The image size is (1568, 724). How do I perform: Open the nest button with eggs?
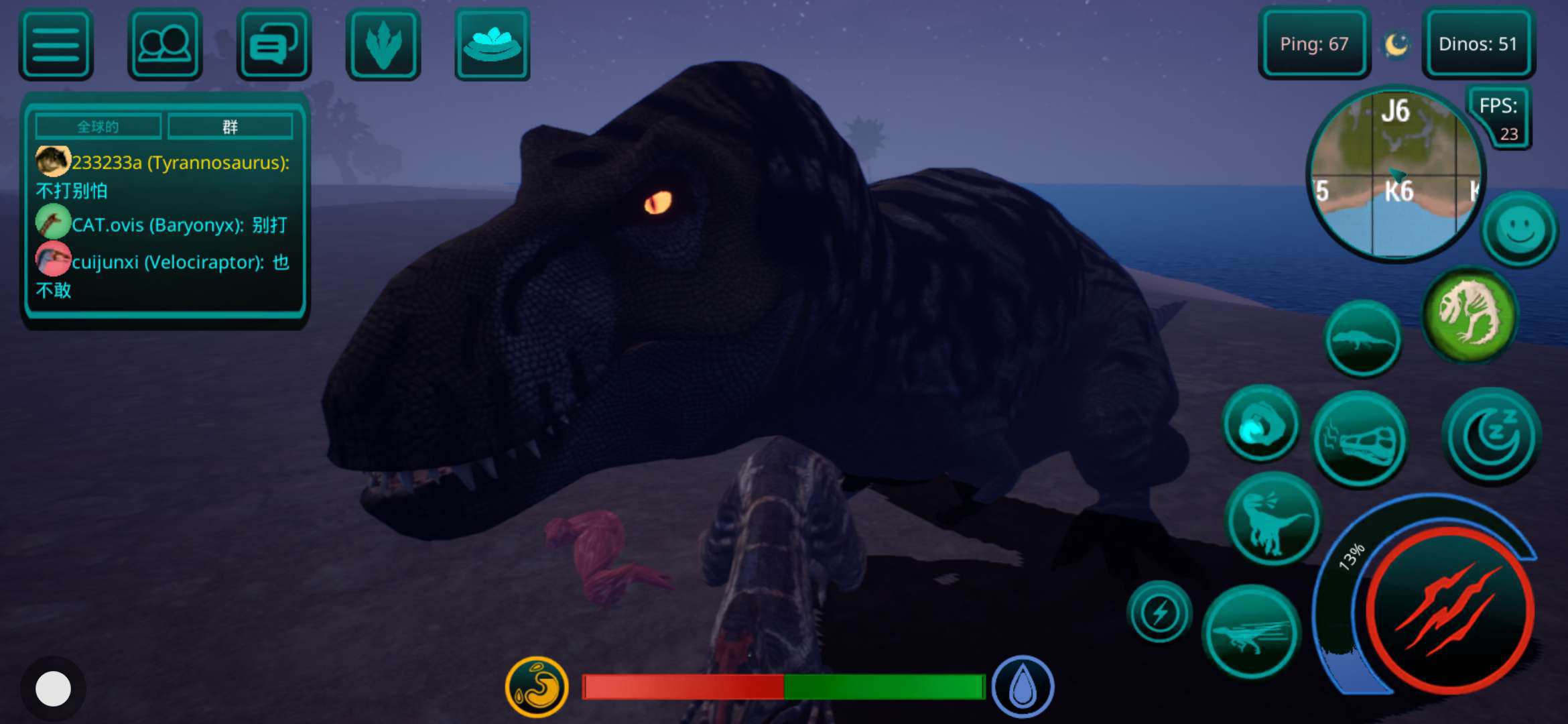click(493, 45)
